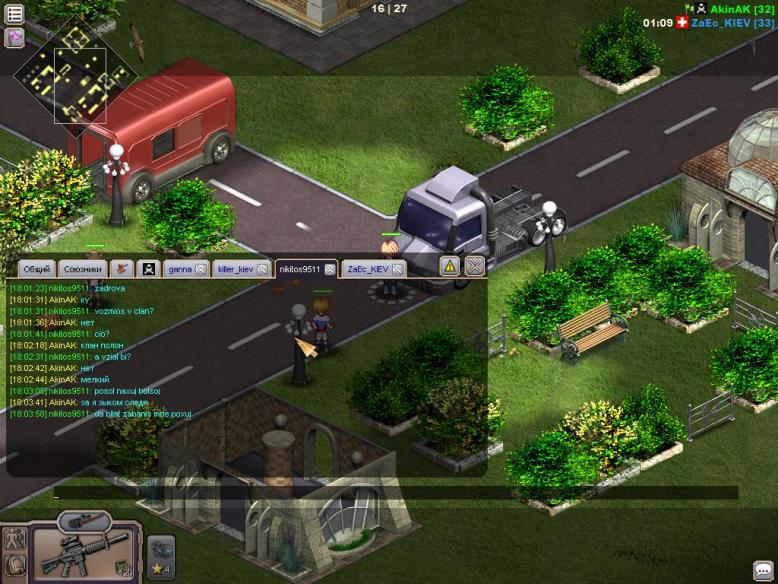Click the yellow warning triangle button
778x584 pixels.
450,266
